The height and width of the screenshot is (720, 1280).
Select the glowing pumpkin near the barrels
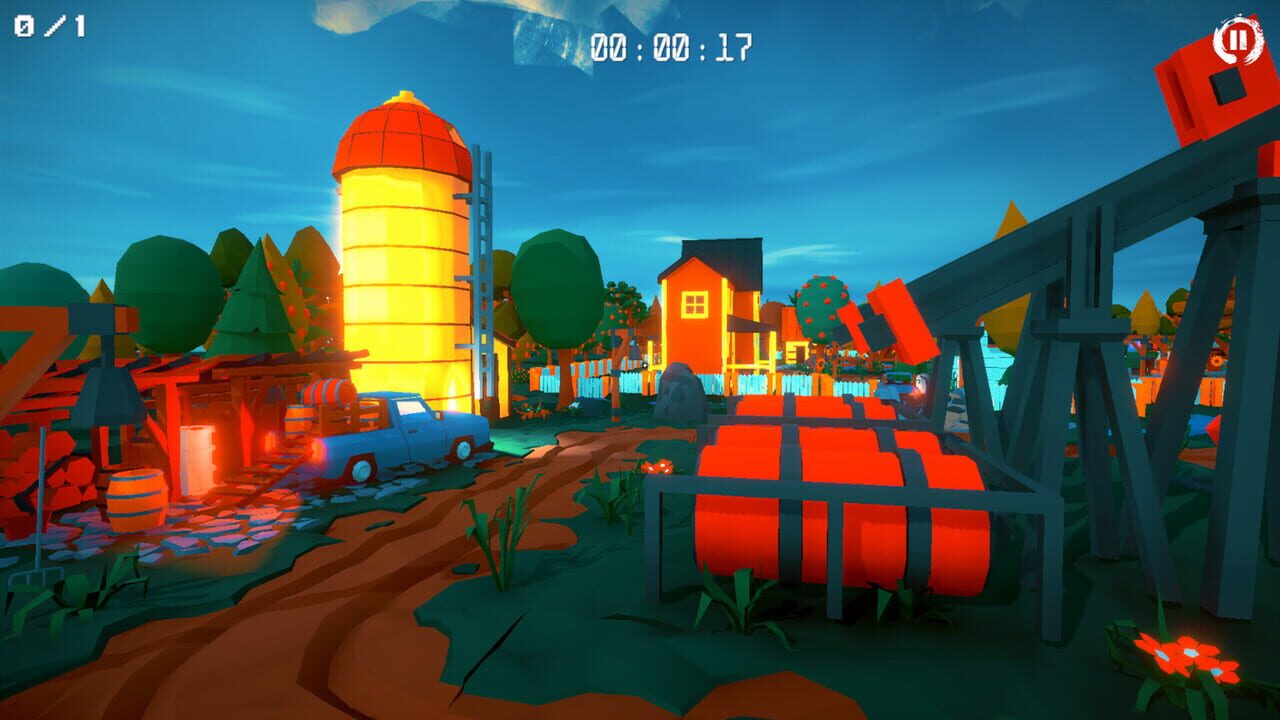pyautogui.click(x=657, y=467)
